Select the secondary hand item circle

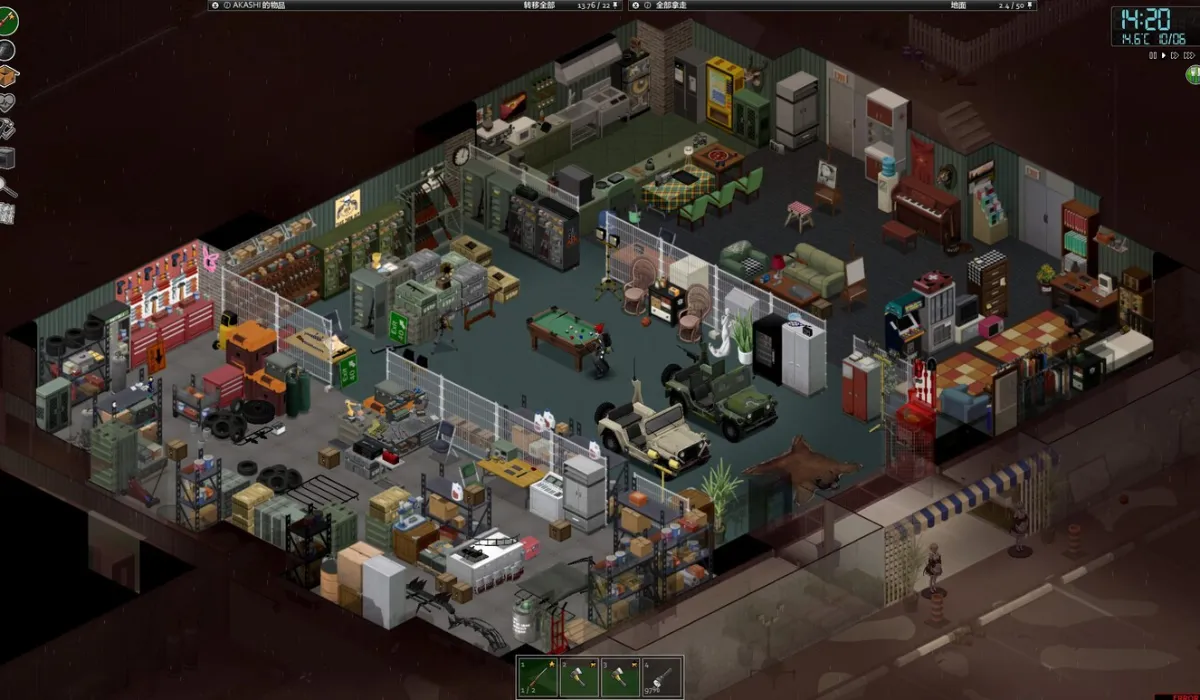click(7, 50)
